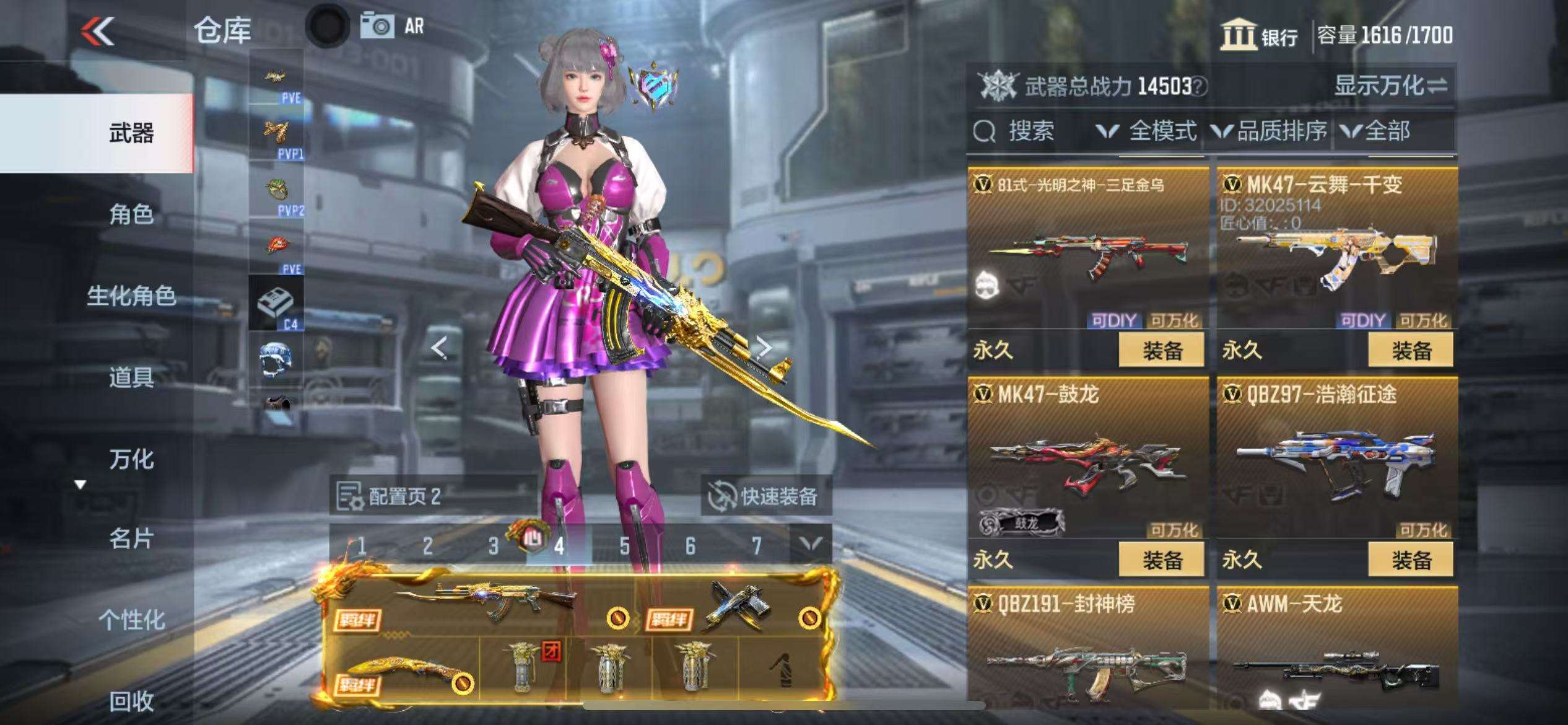
Task: Open the 回收 recycle tab
Action: pos(131,701)
